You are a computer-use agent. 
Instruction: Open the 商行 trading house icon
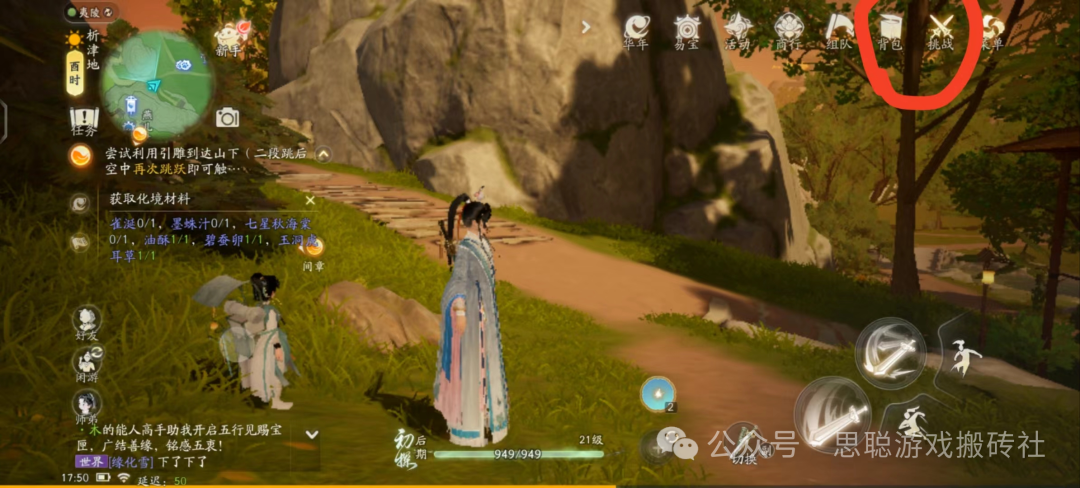[788, 30]
